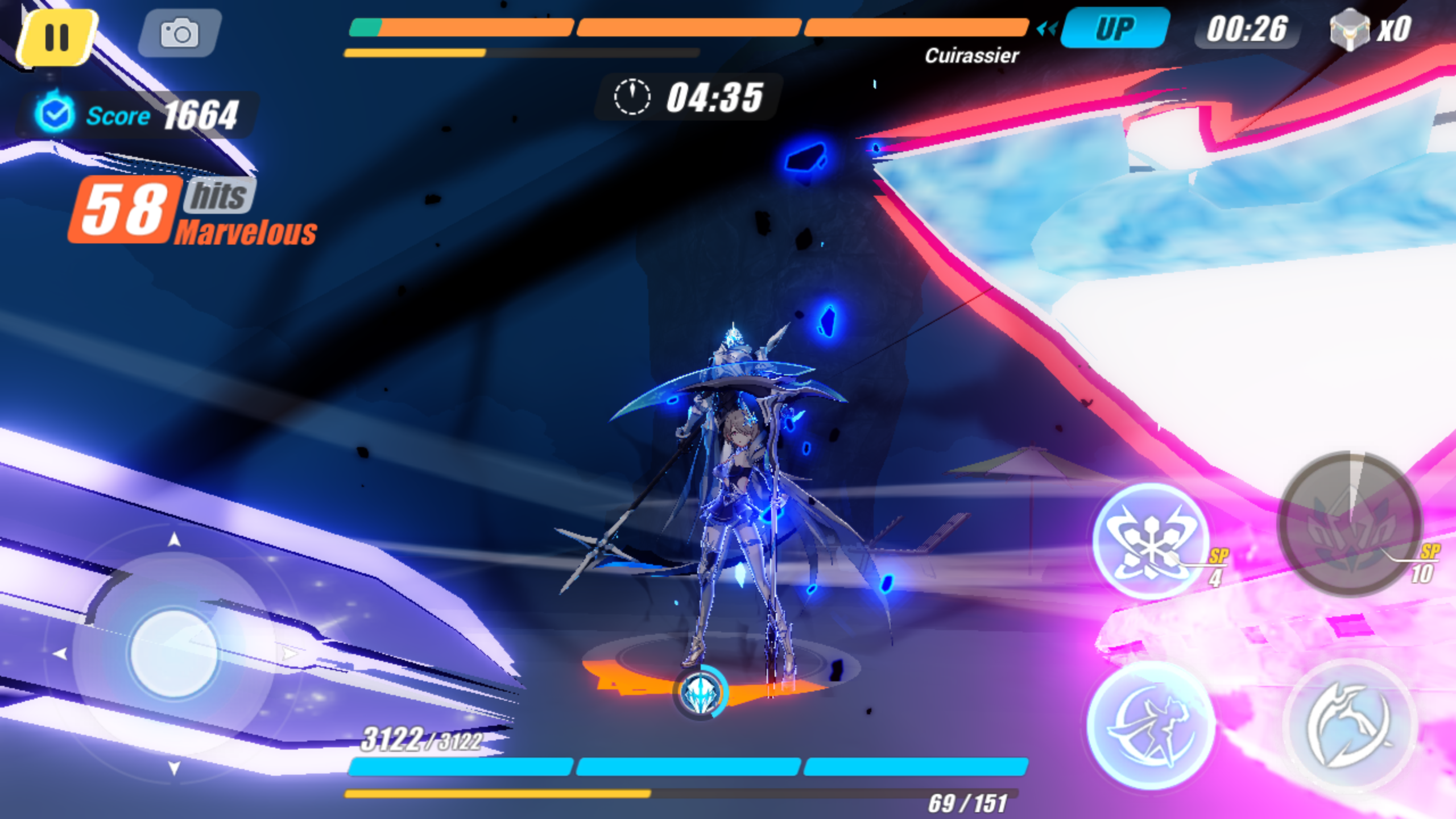Viewport: 1456px width, 819px height.
Task: Open the camera screenshot mode
Action: 179,33
